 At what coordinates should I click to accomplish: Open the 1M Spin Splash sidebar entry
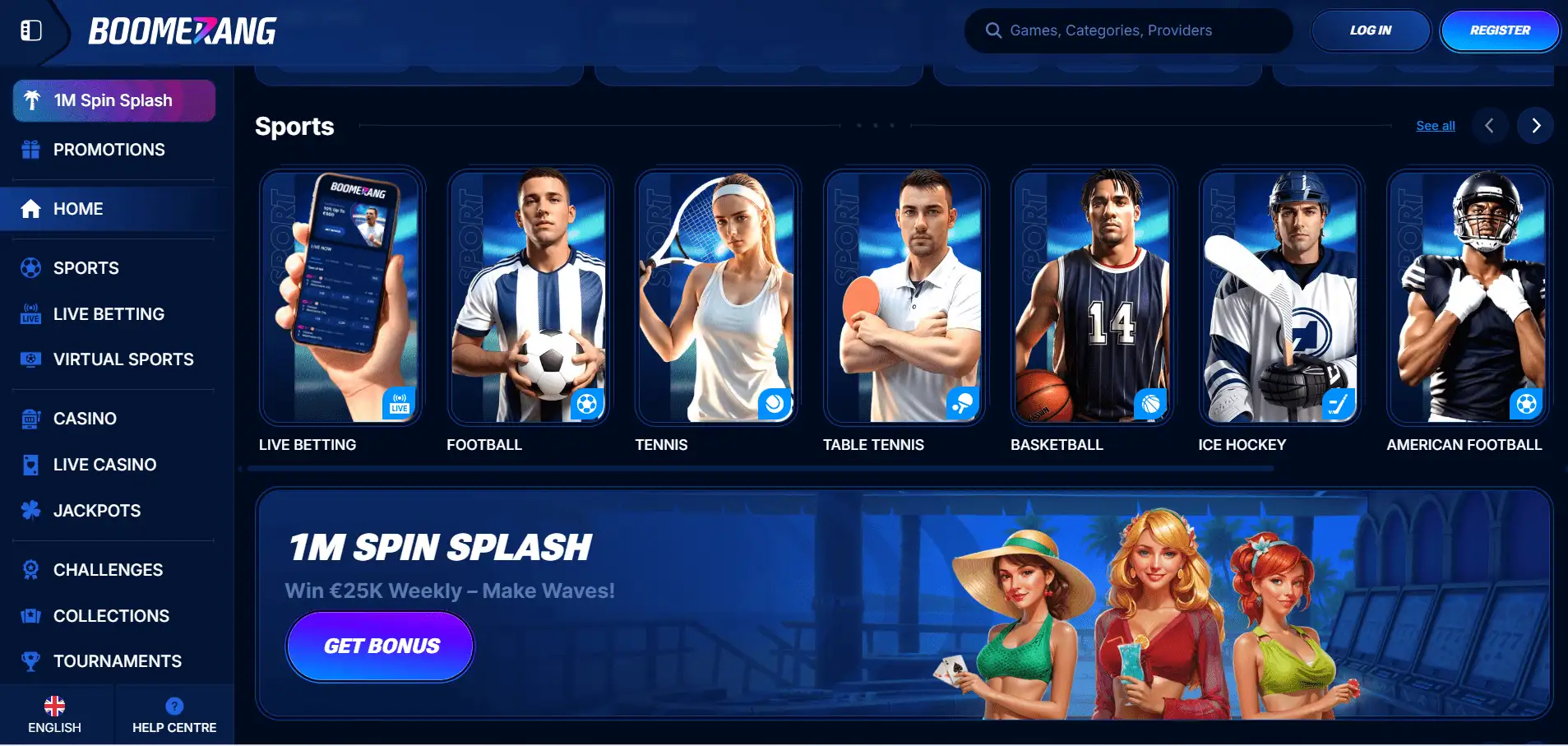114,100
